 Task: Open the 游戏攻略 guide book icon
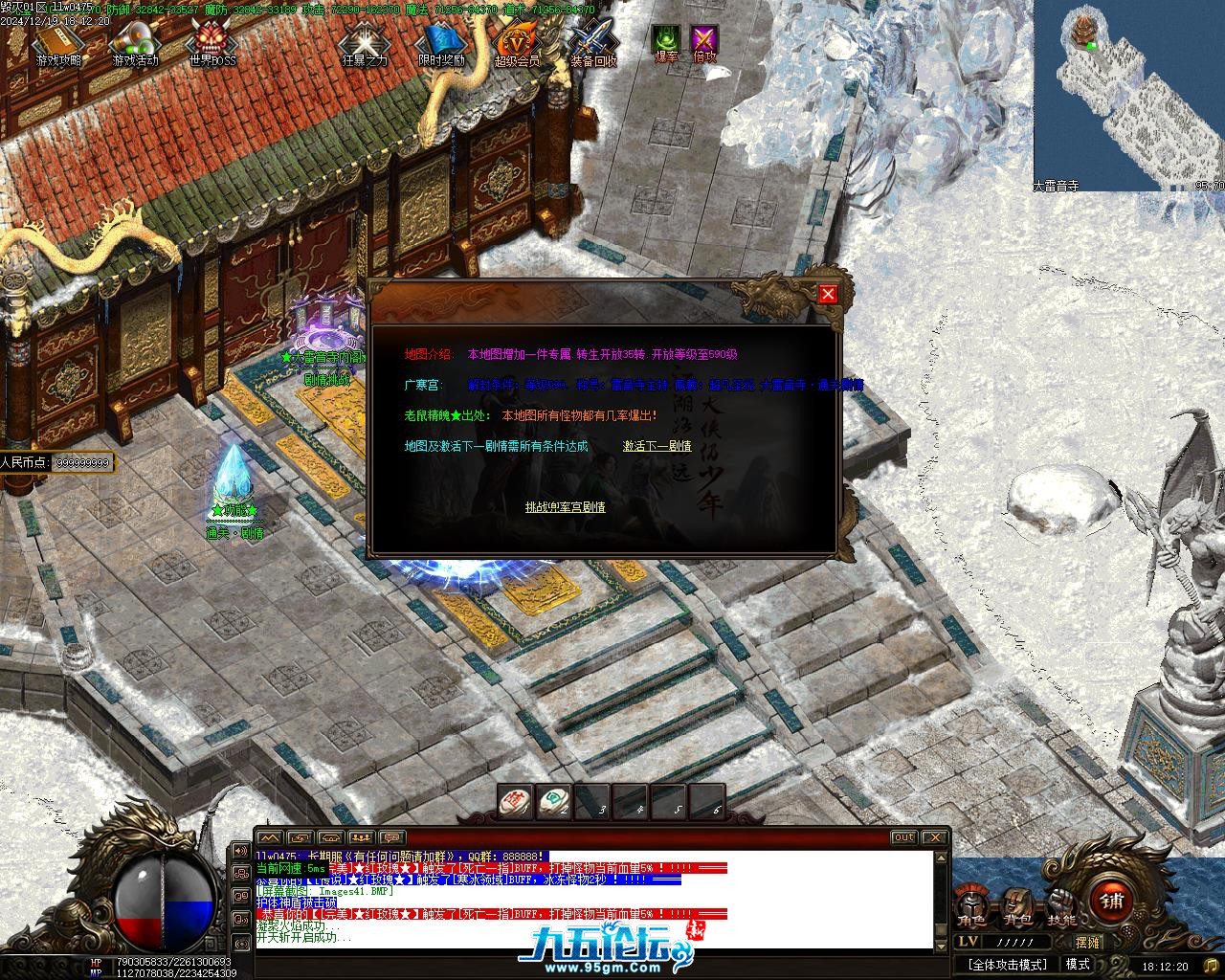pyautogui.click(x=58, y=41)
